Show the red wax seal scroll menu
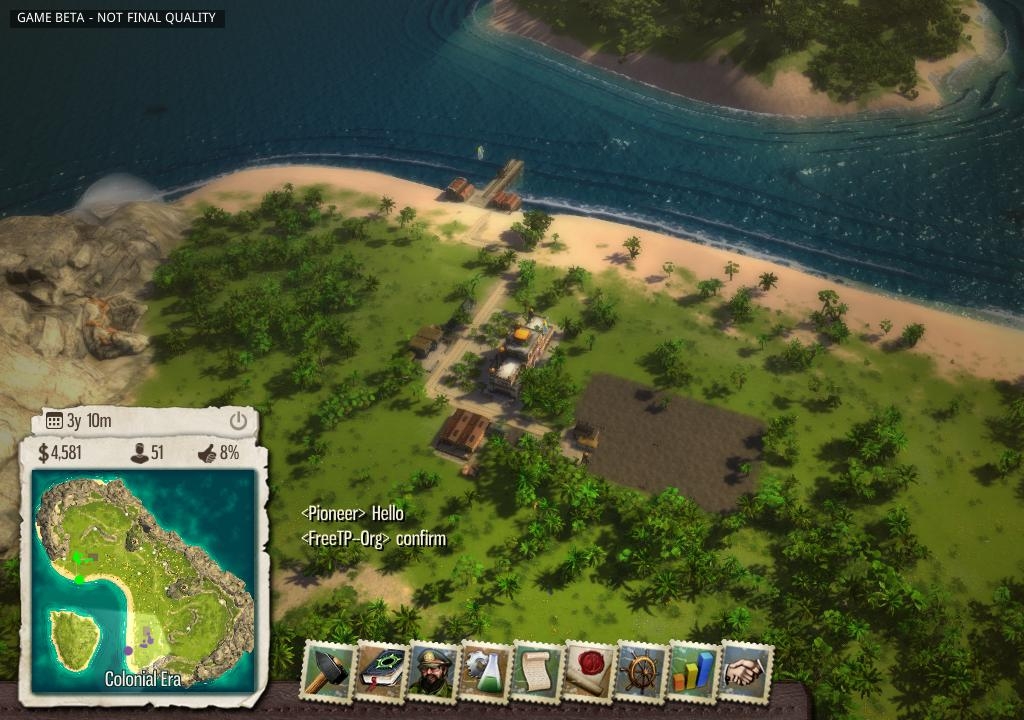This screenshot has width=1024, height=720. (590, 670)
